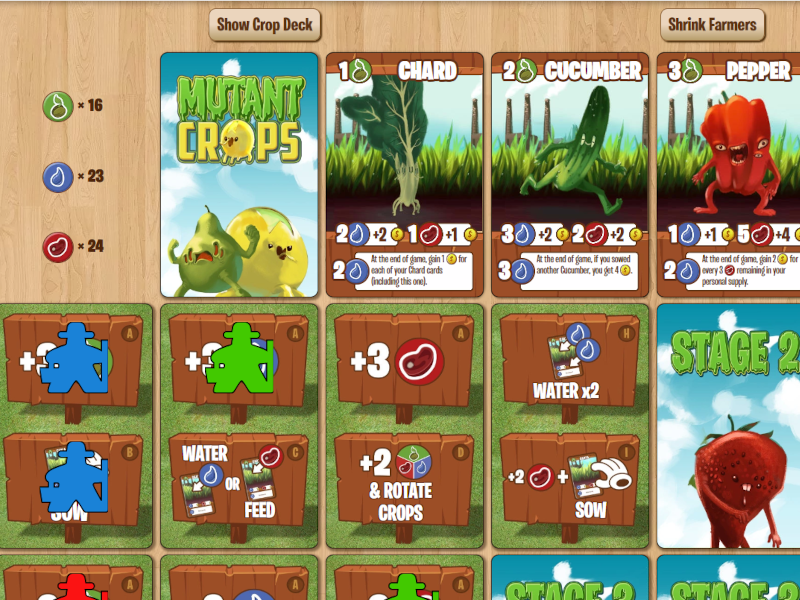Click the Shrink Farmers button

tap(712, 25)
